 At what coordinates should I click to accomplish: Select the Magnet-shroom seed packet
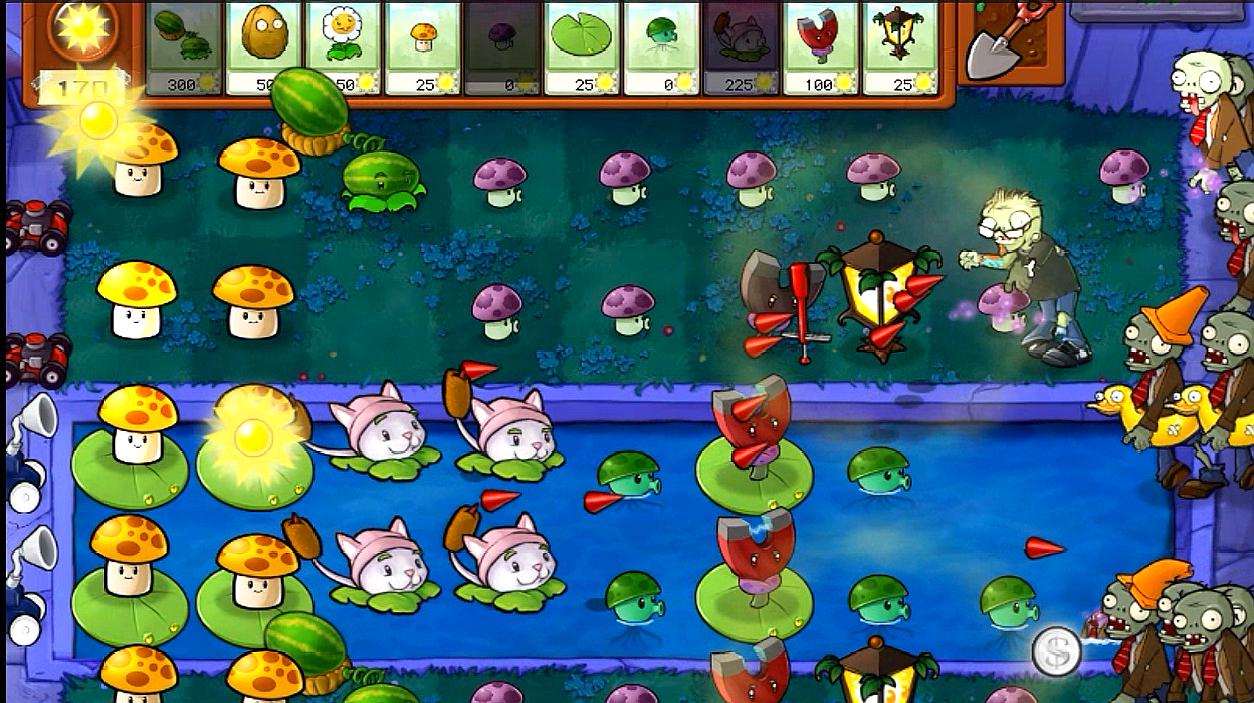tap(820, 48)
